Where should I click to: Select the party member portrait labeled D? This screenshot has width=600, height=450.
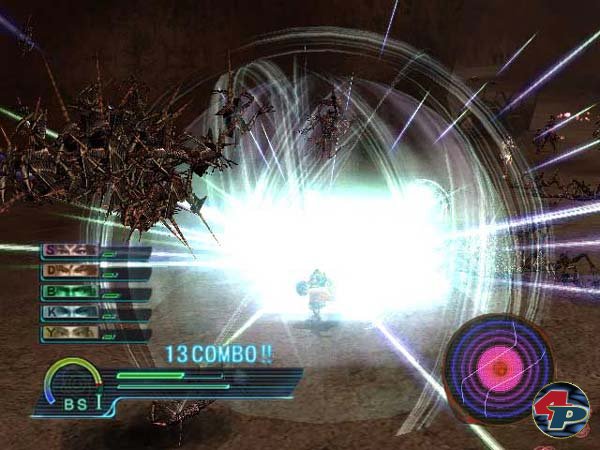pos(70,272)
